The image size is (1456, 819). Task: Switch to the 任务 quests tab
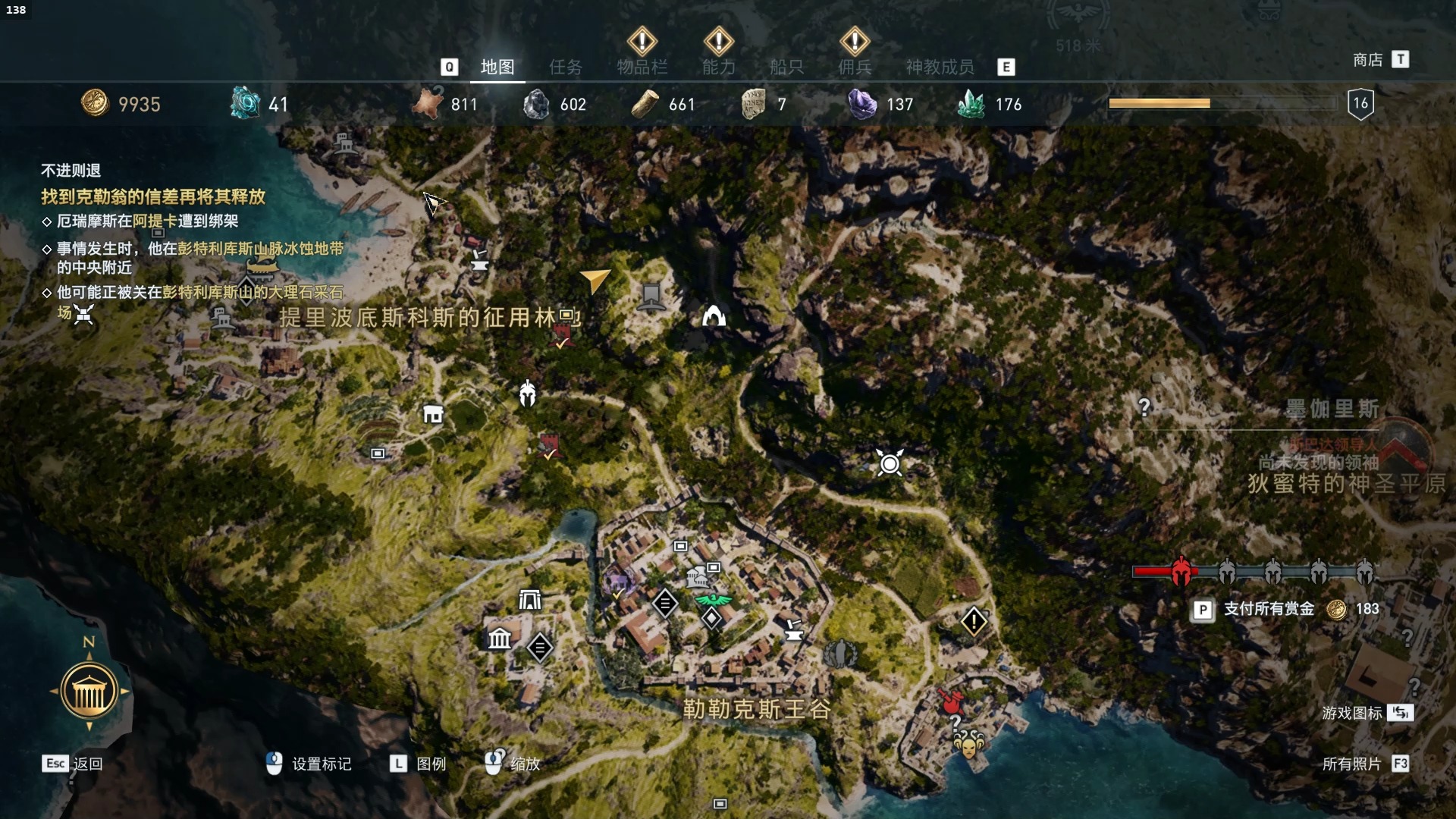(x=566, y=67)
